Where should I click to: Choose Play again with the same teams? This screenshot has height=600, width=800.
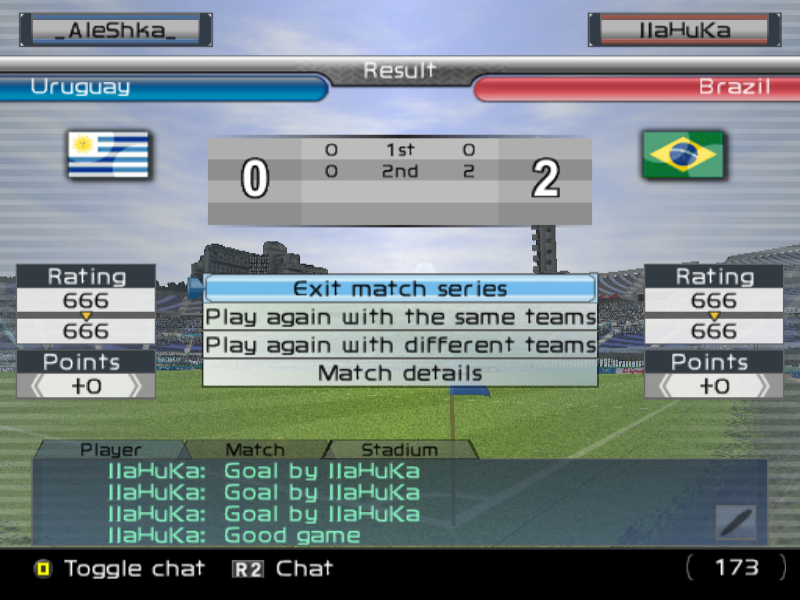[x=400, y=317]
